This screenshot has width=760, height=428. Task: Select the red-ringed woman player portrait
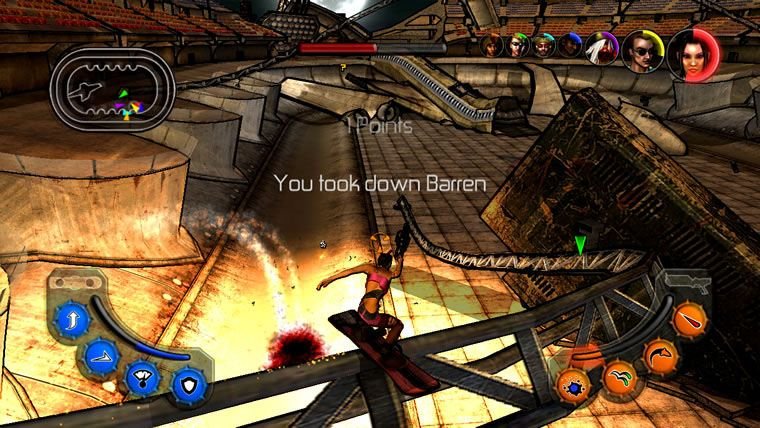(x=691, y=51)
